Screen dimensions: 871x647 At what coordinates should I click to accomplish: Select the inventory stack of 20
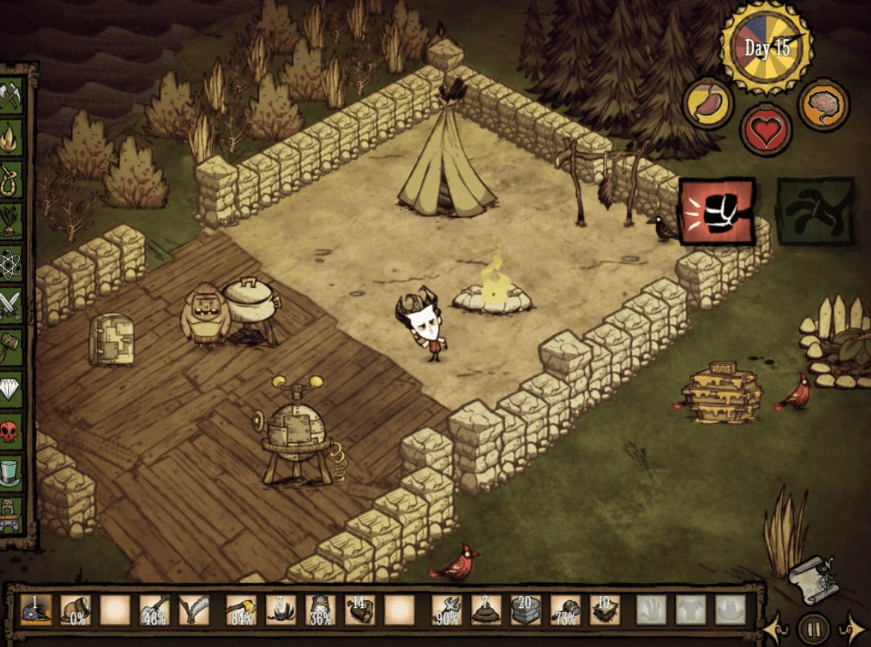coord(525,610)
